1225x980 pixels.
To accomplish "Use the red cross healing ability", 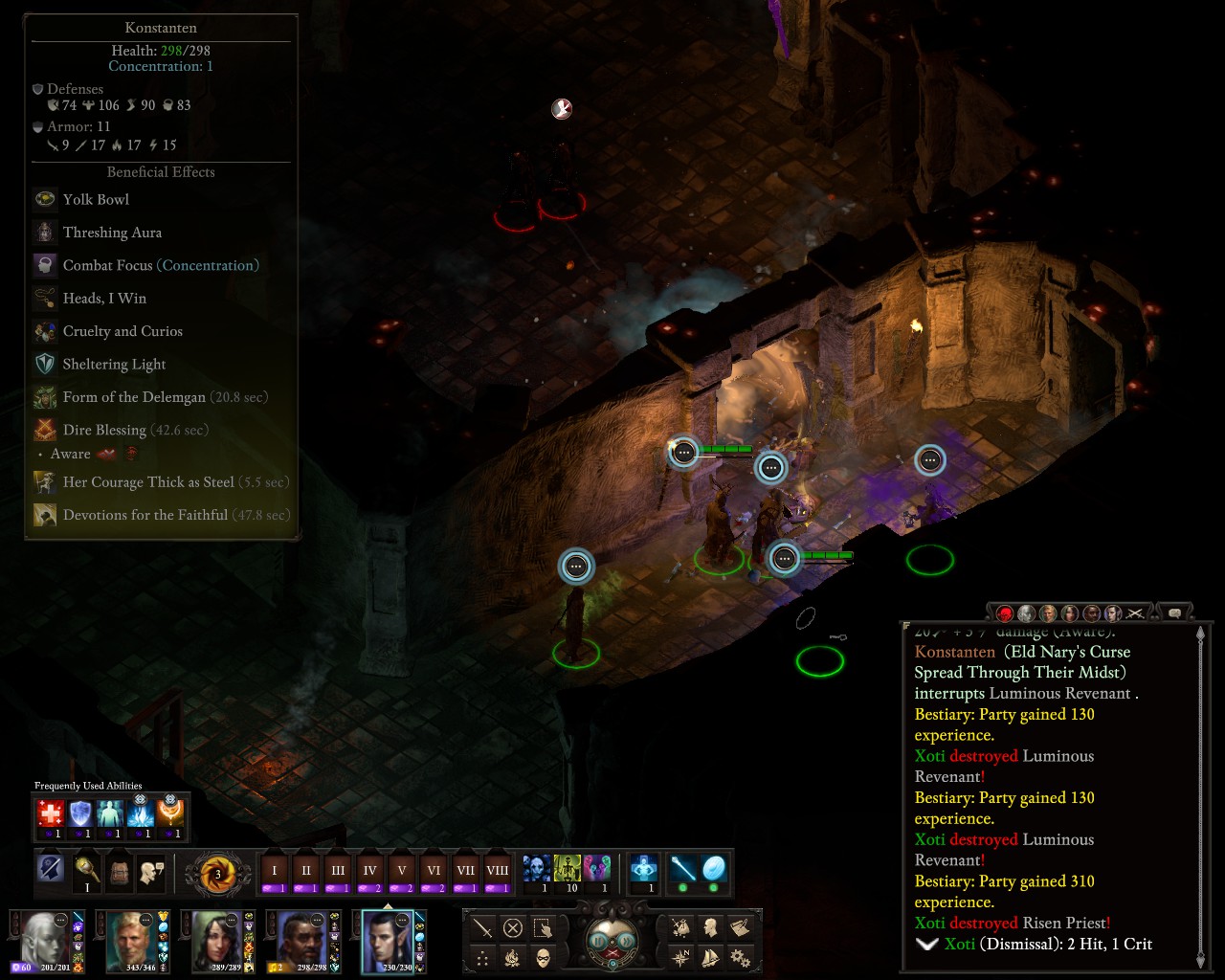I will 51,815.
